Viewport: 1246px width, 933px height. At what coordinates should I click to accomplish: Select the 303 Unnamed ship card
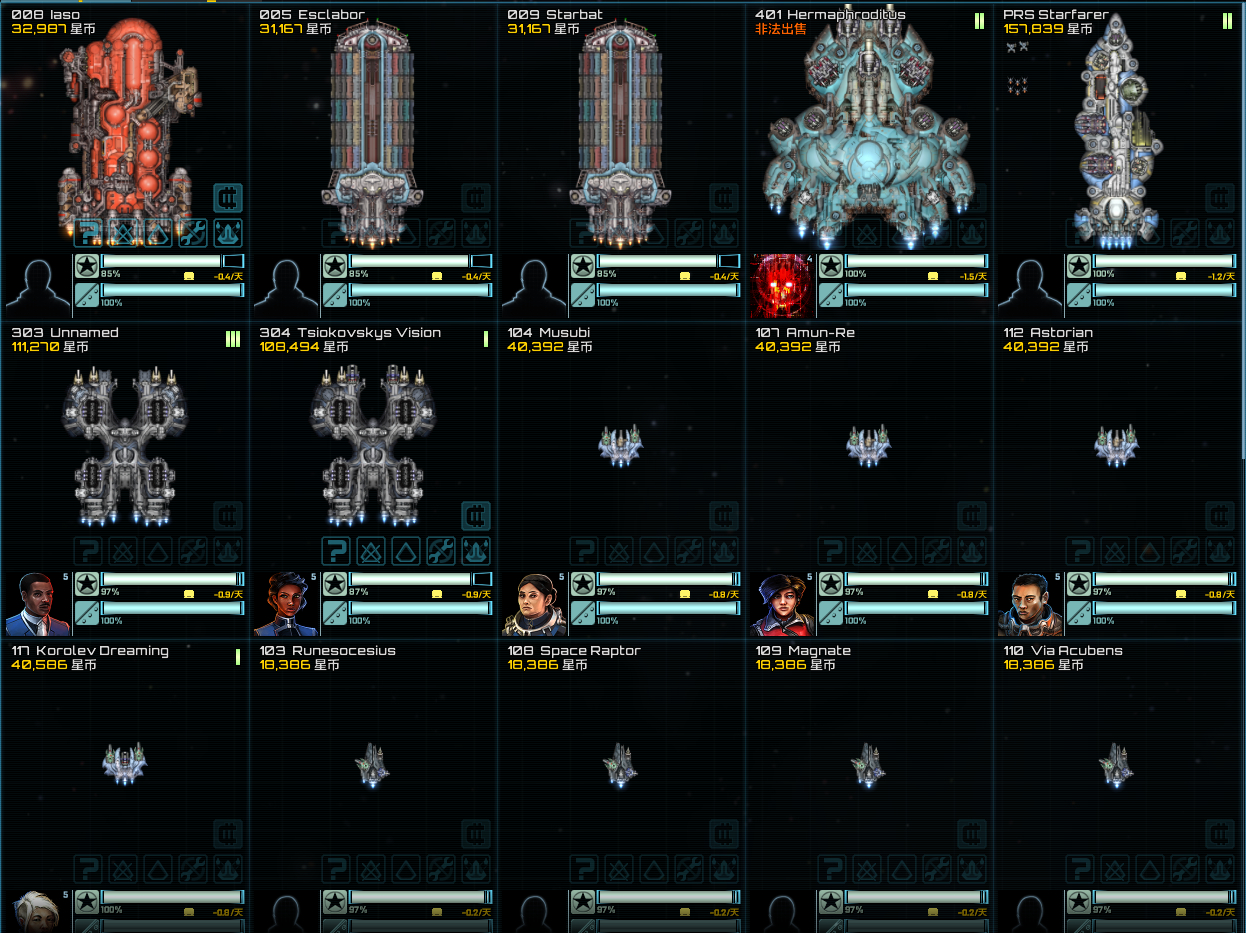[x=125, y=445]
